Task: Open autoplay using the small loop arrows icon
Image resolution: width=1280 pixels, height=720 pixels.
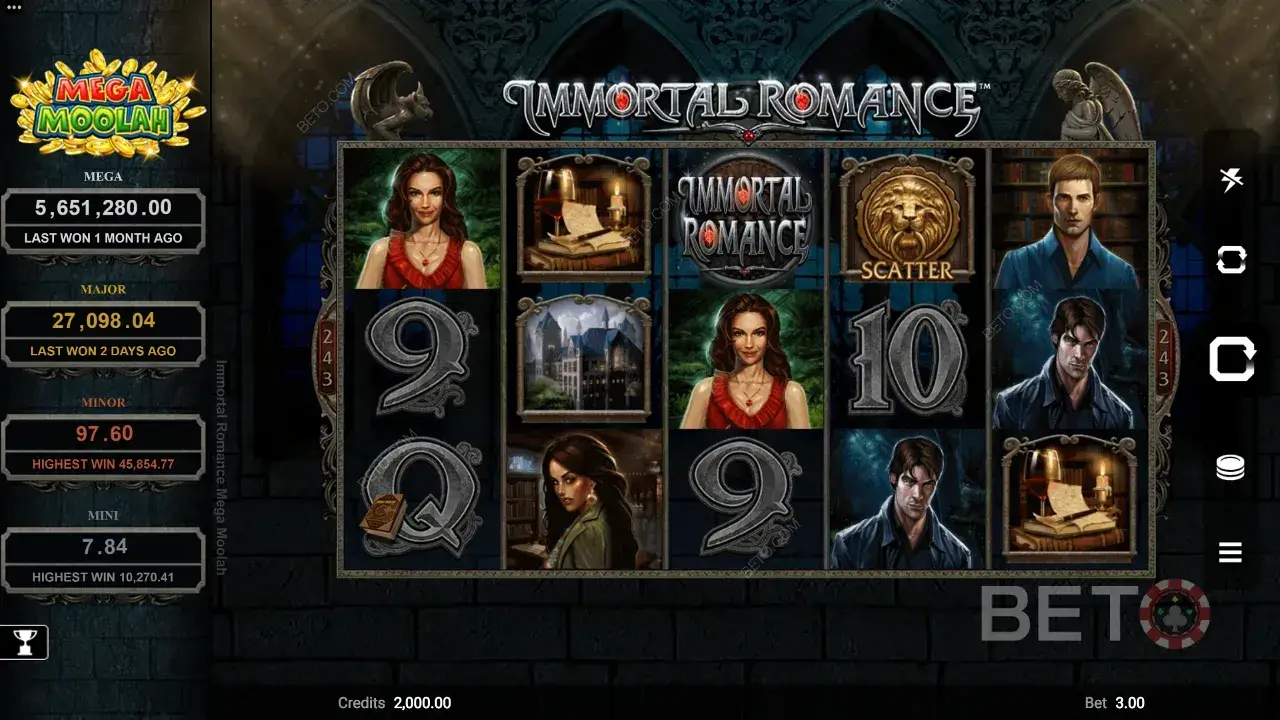Action: pyautogui.click(x=1229, y=258)
